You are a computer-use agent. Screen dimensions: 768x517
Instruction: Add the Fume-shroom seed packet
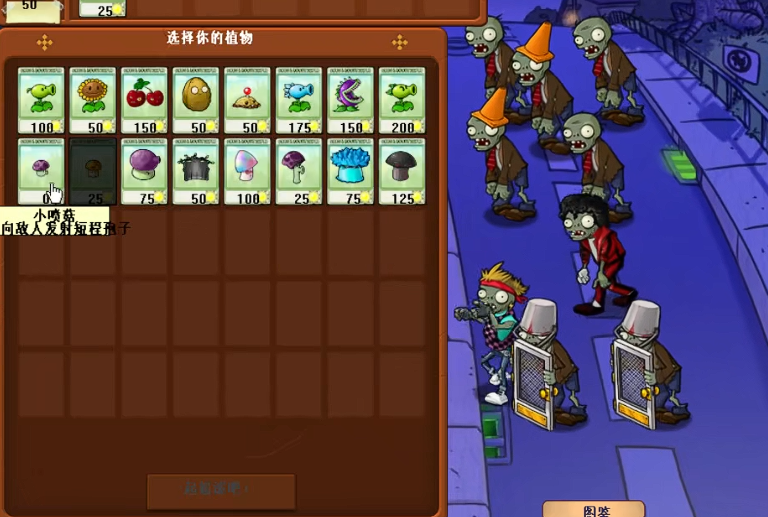click(x=144, y=171)
